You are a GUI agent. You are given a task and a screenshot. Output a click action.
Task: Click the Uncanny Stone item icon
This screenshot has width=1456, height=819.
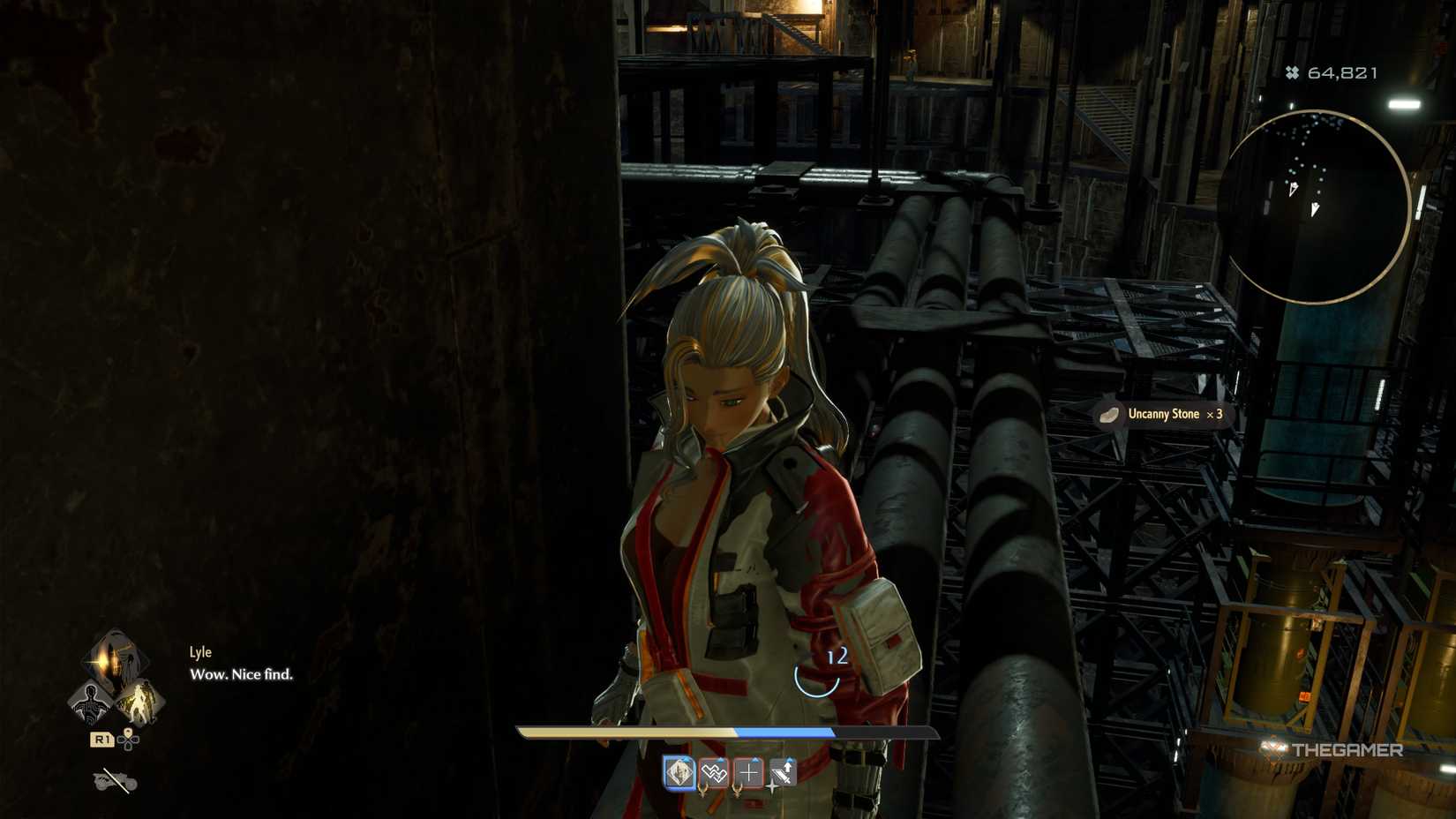coord(1110,416)
